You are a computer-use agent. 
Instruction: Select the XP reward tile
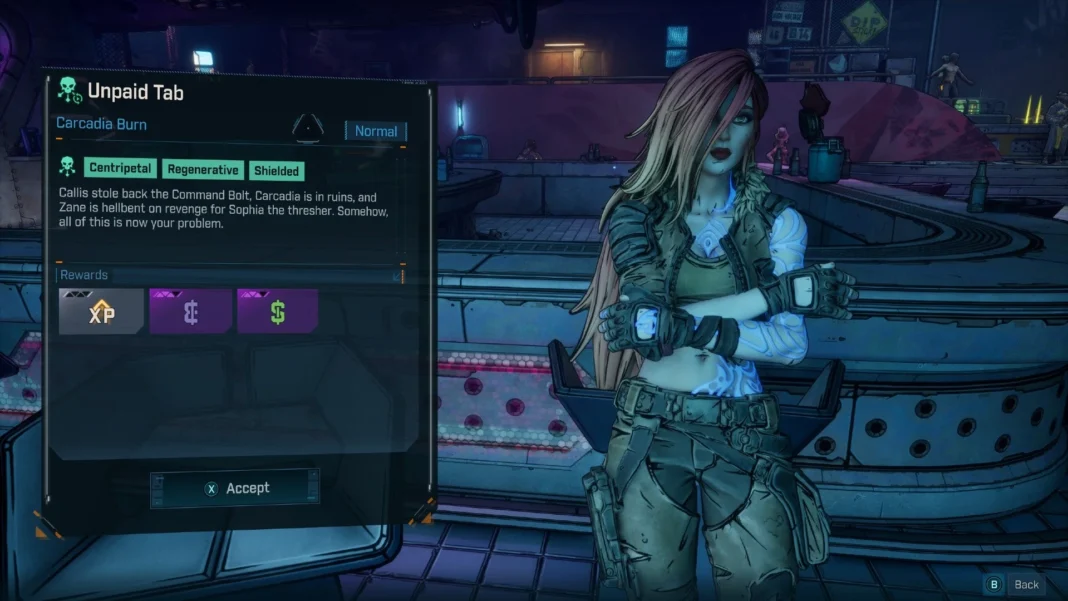pyautogui.click(x=101, y=311)
